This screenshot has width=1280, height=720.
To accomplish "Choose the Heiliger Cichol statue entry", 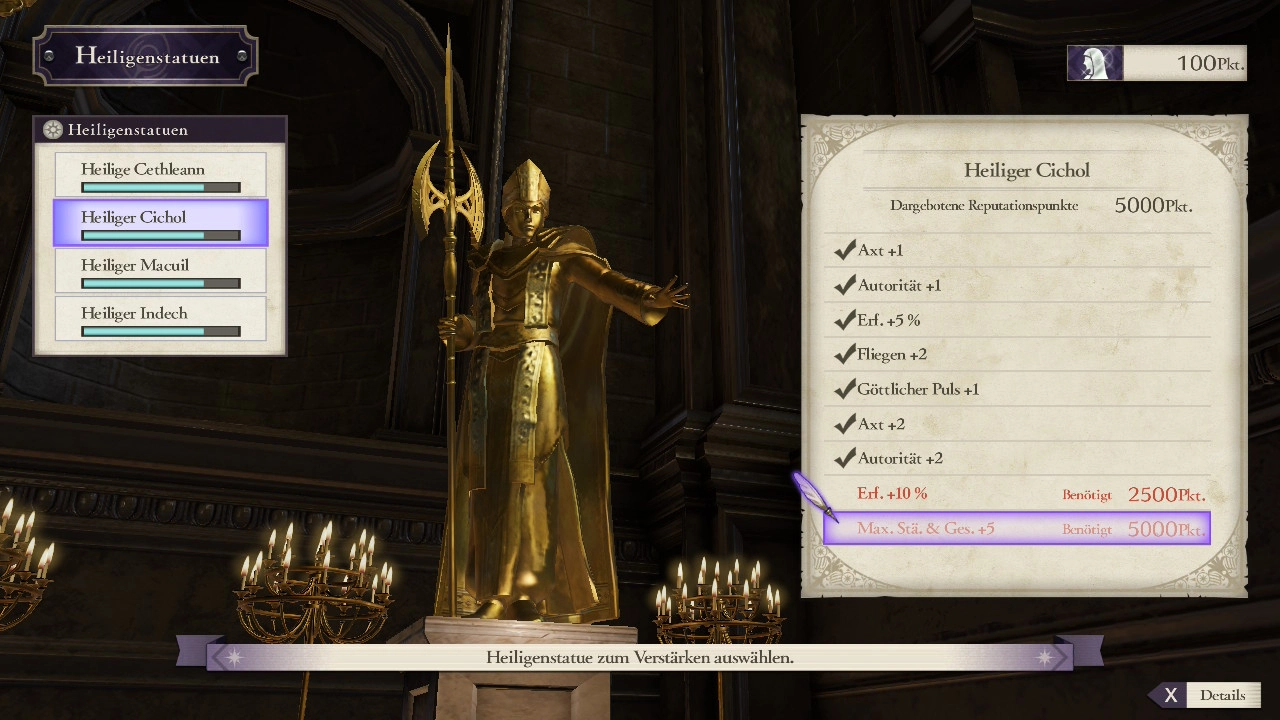I will (160, 222).
